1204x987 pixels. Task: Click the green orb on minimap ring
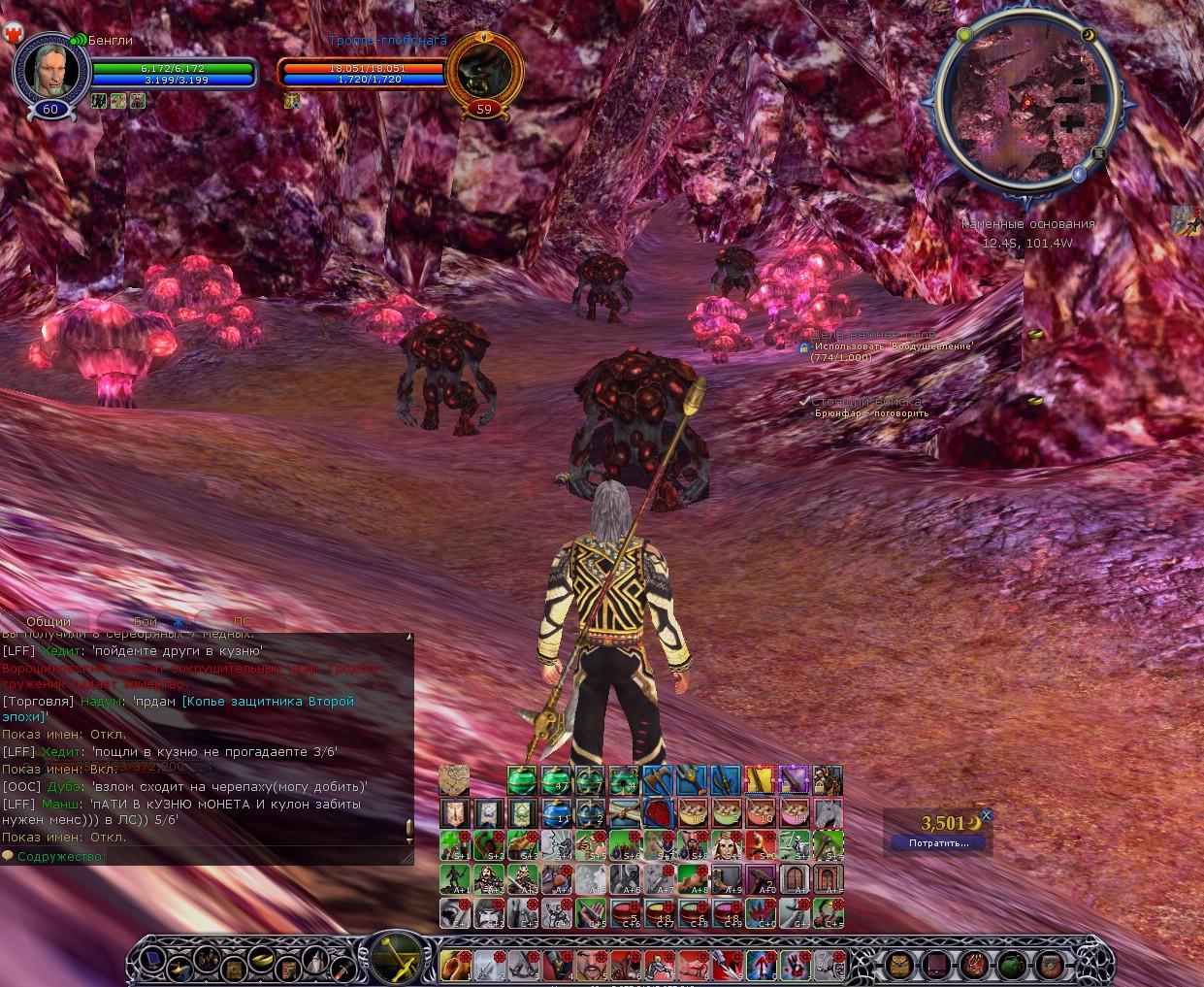pyautogui.click(x=964, y=35)
